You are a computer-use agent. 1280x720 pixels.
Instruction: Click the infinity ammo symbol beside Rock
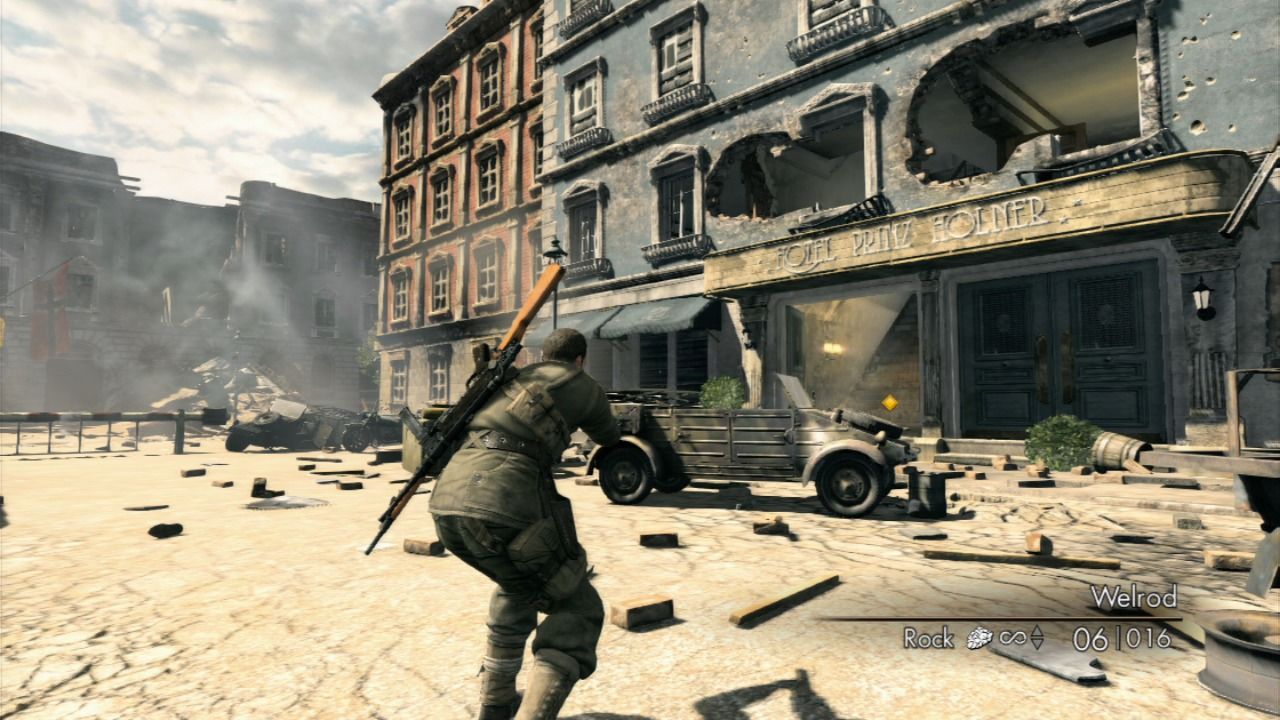click(1013, 638)
